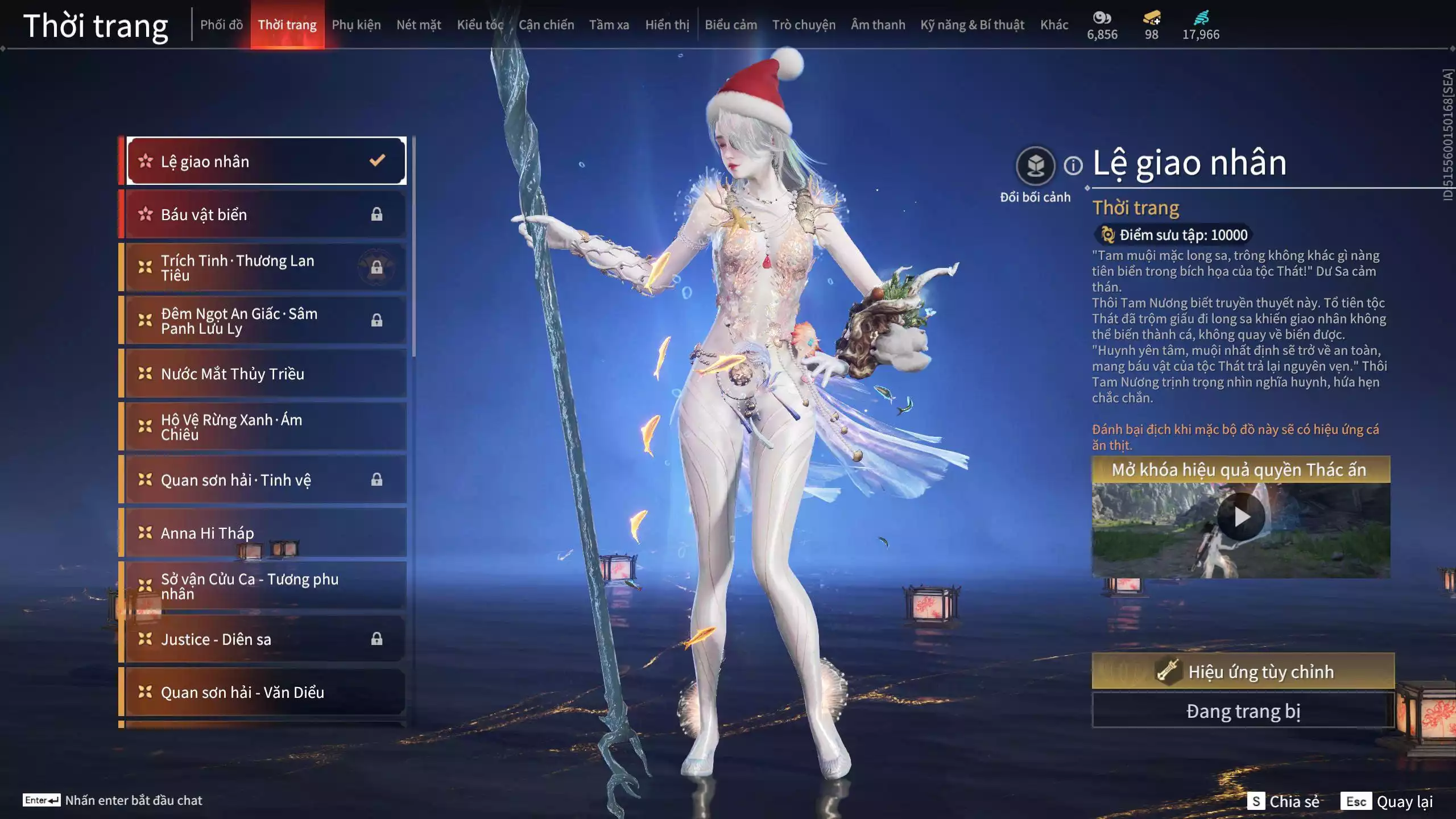
Task: Open the Phụ kiện tab
Action: coord(356,25)
